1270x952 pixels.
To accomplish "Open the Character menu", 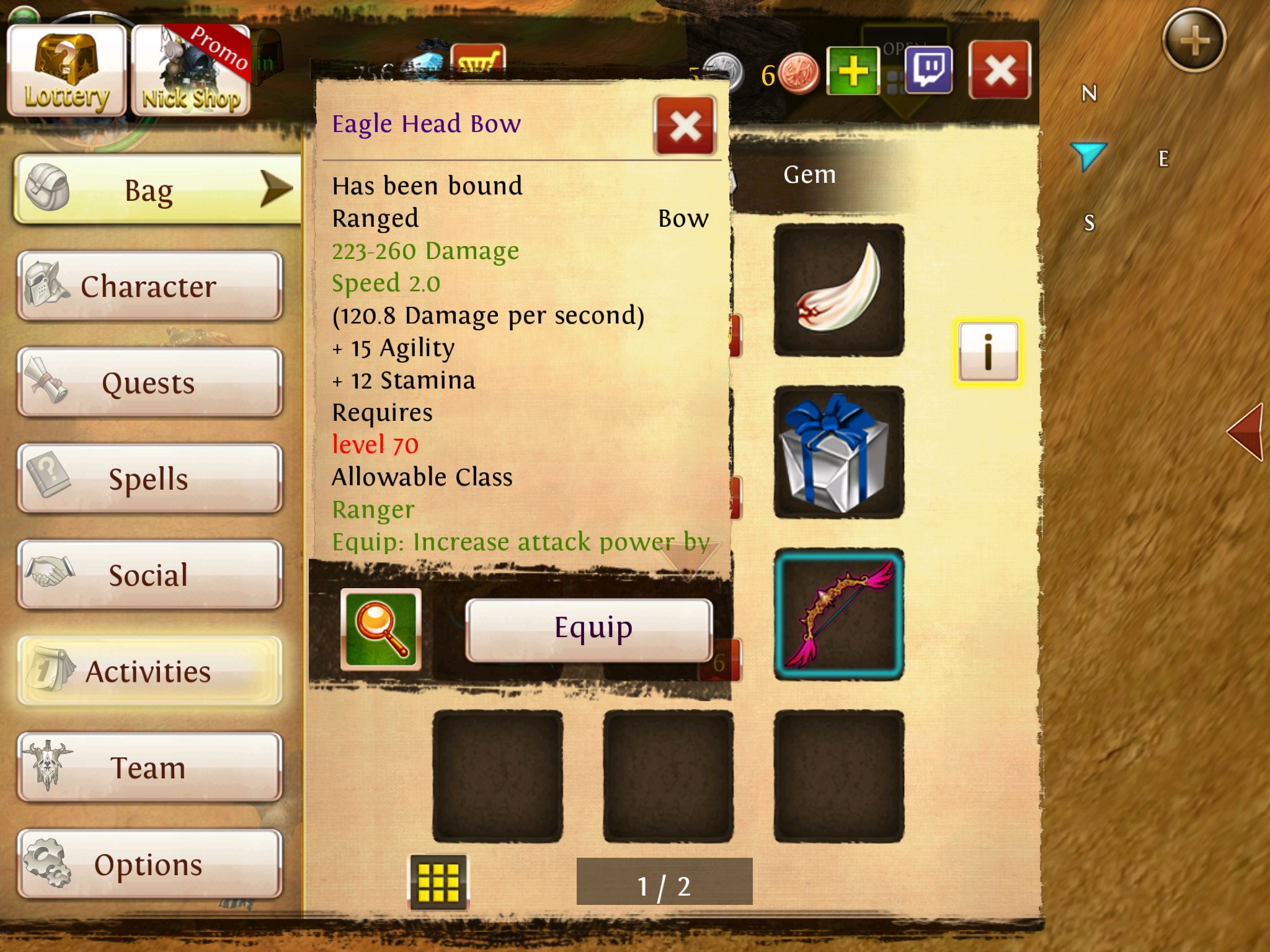I will 149,286.
